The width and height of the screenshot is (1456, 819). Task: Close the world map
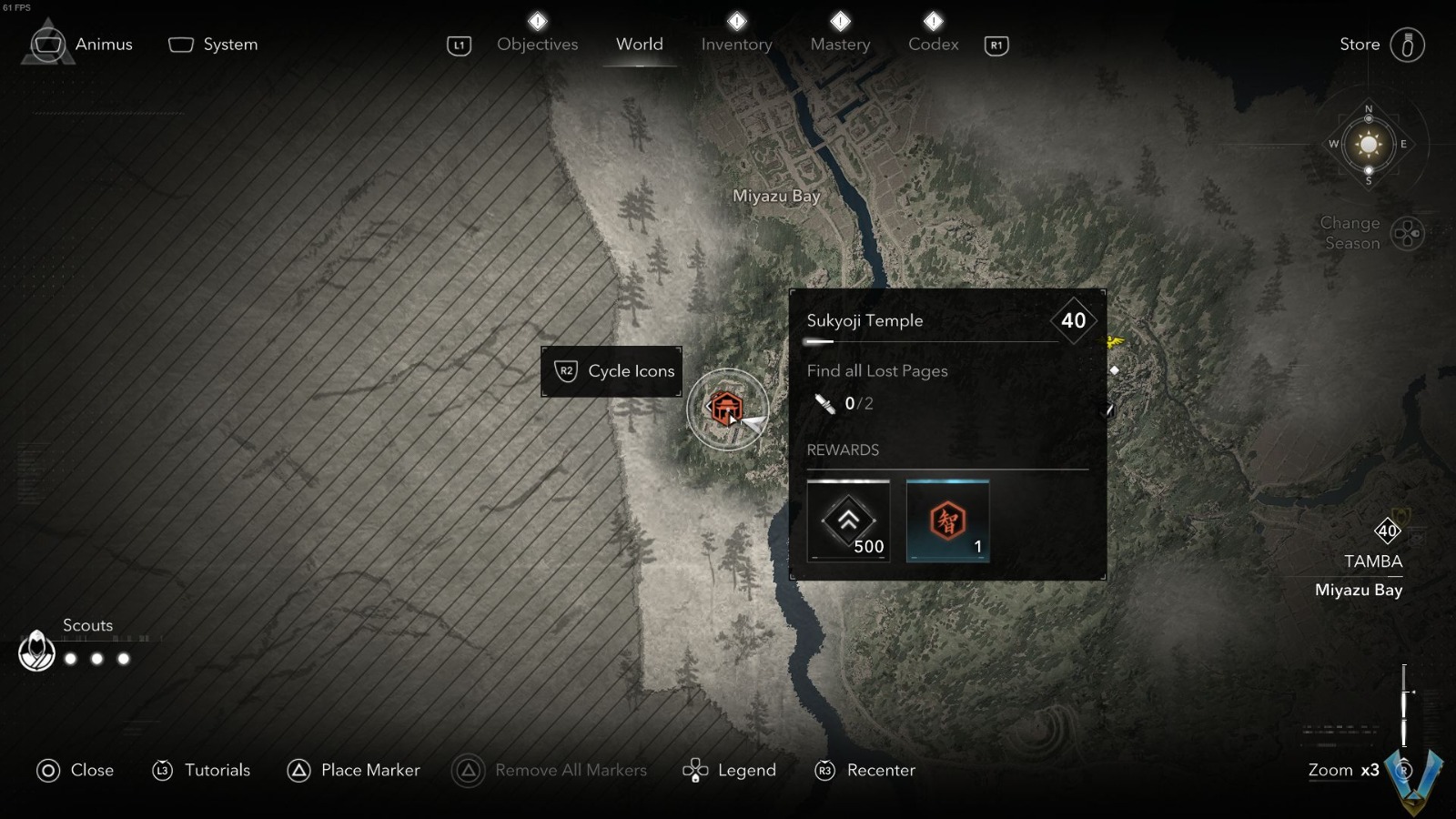(76, 770)
